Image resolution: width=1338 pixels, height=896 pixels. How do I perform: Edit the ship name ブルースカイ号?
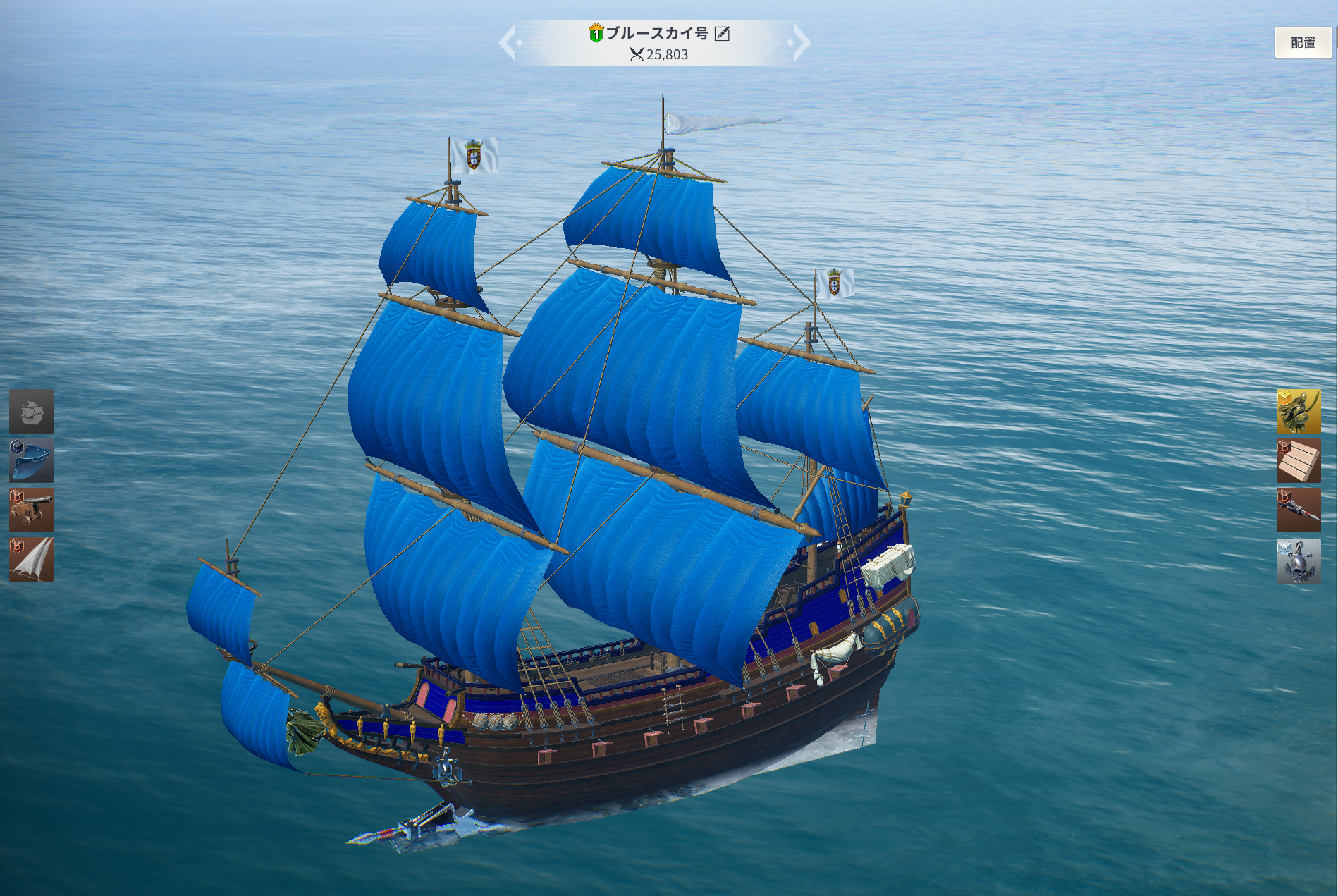[722, 33]
